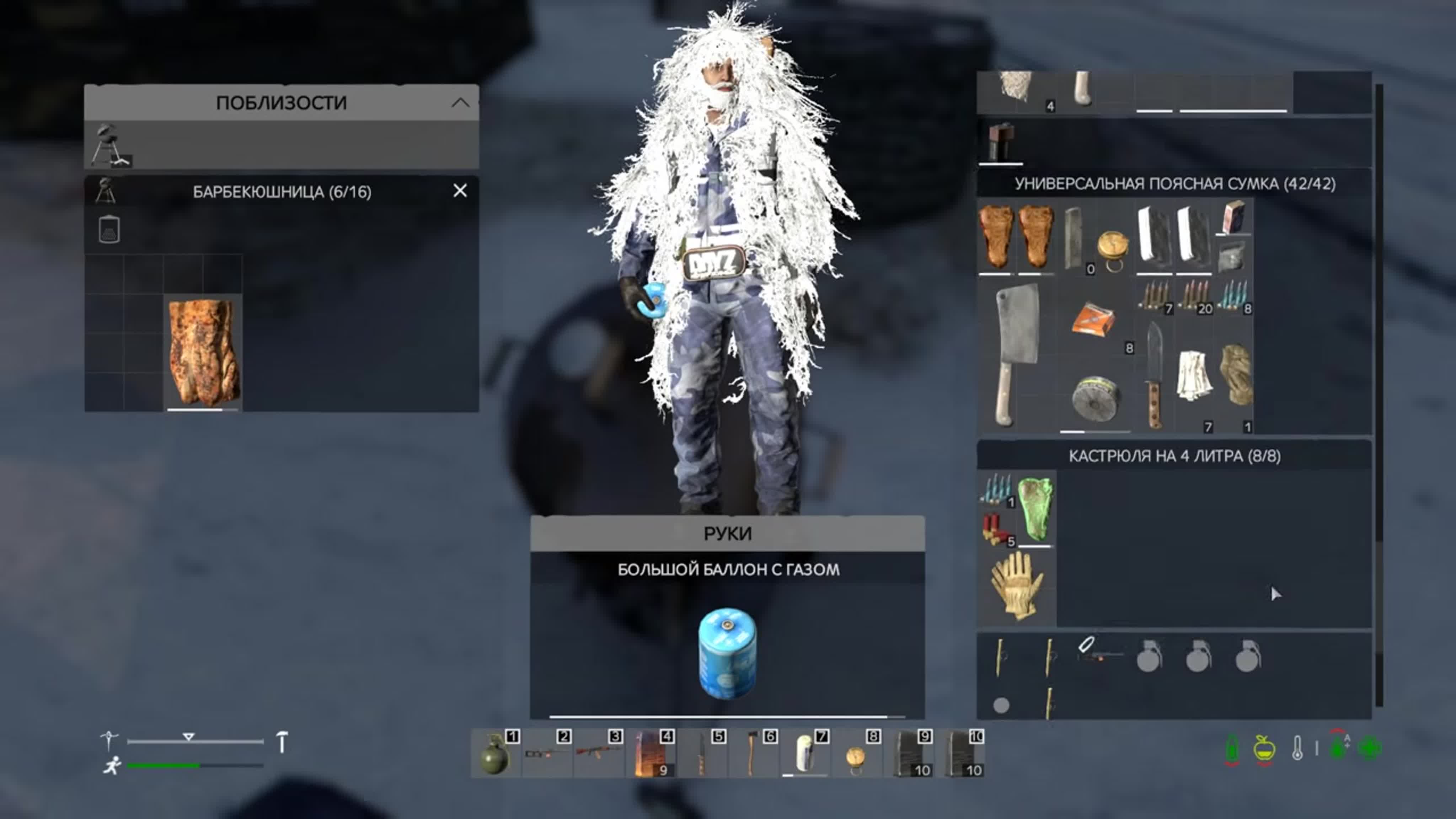The height and width of the screenshot is (819, 1456).
Task: Select the brass compass in the belt bag
Action: (x=1112, y=248)
